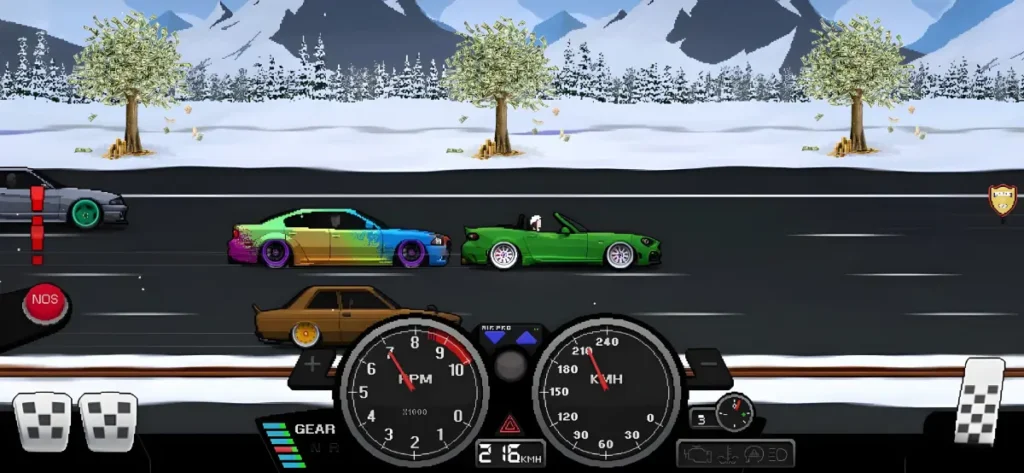Click the blue down arrow
Screen dimensions: 1024x473
click(x=494, y=338)
